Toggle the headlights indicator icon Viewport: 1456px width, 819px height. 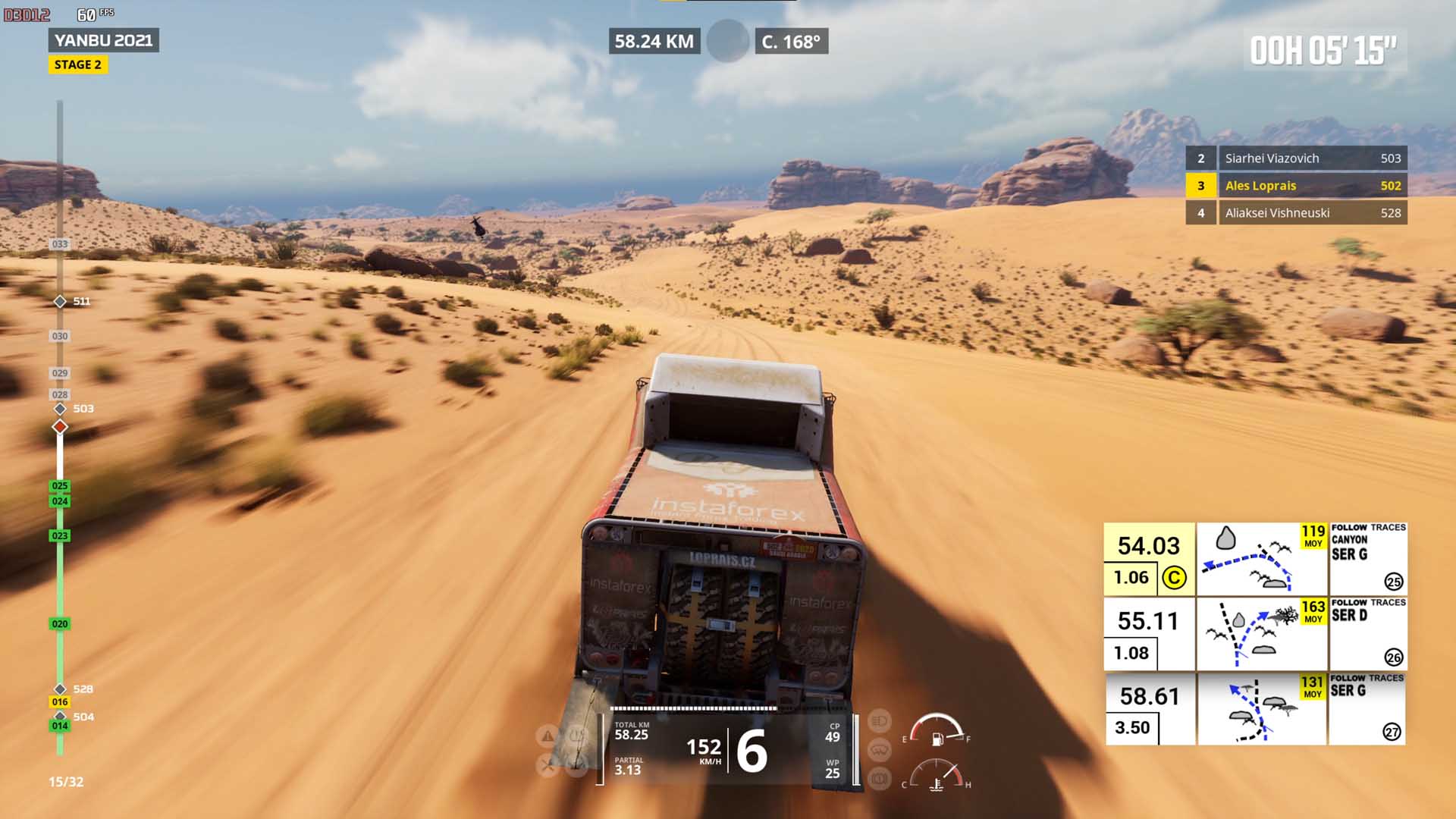(x=879, y=720)
